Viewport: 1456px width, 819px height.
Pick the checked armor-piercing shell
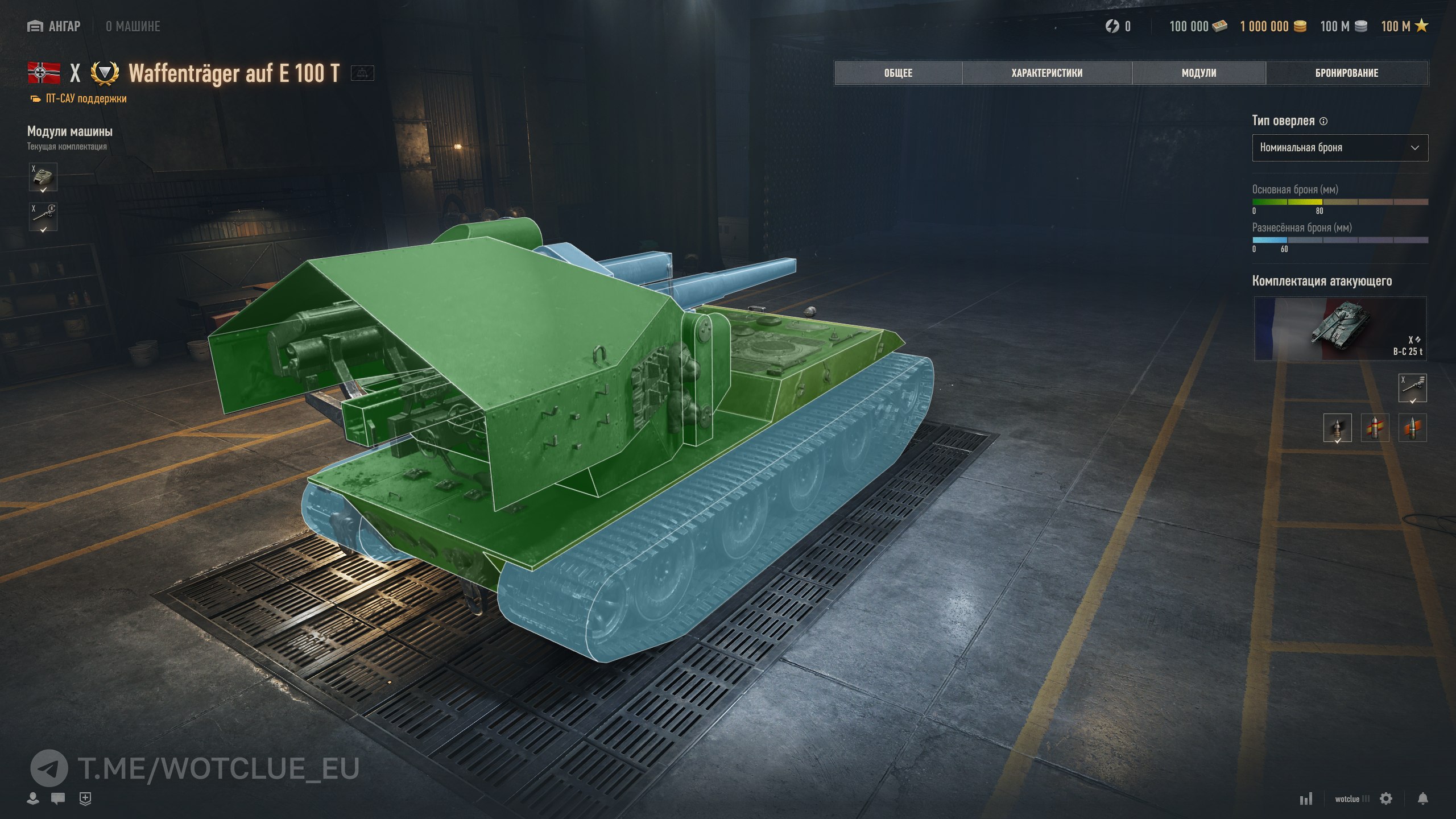(x=1337, y=428)
